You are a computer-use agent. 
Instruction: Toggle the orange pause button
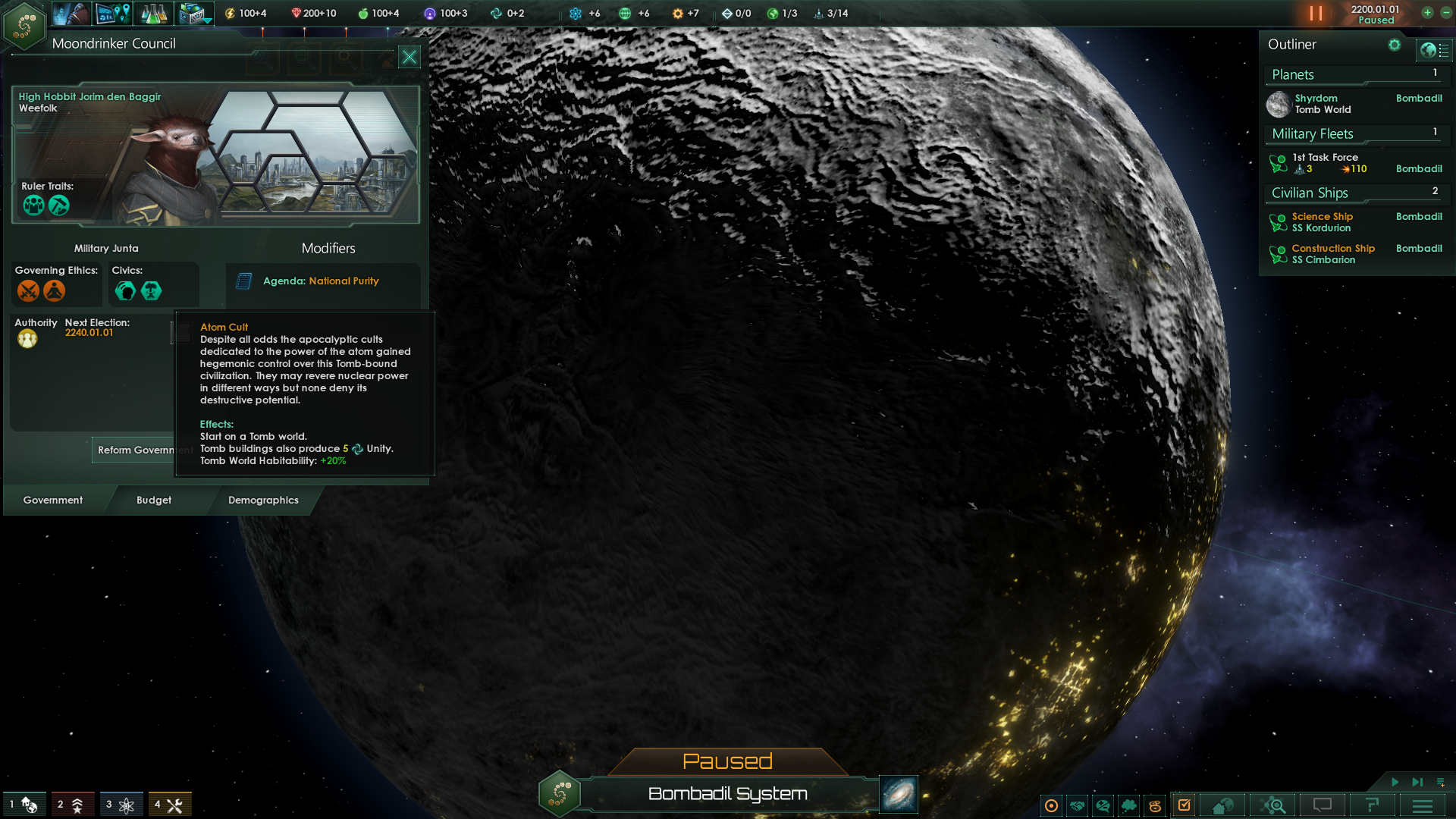coord(1316,14)
